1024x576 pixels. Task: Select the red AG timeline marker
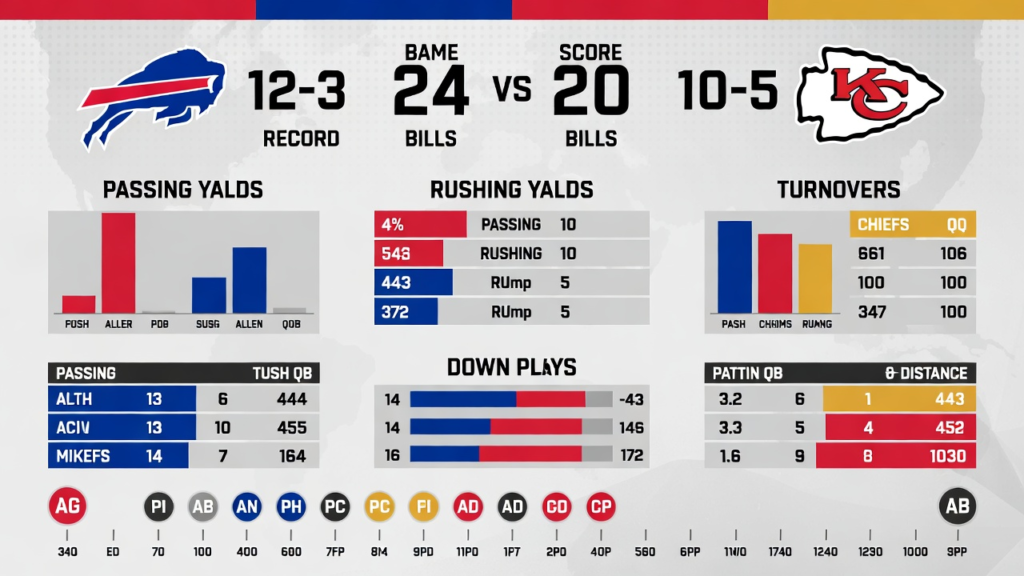pos(68,507)
